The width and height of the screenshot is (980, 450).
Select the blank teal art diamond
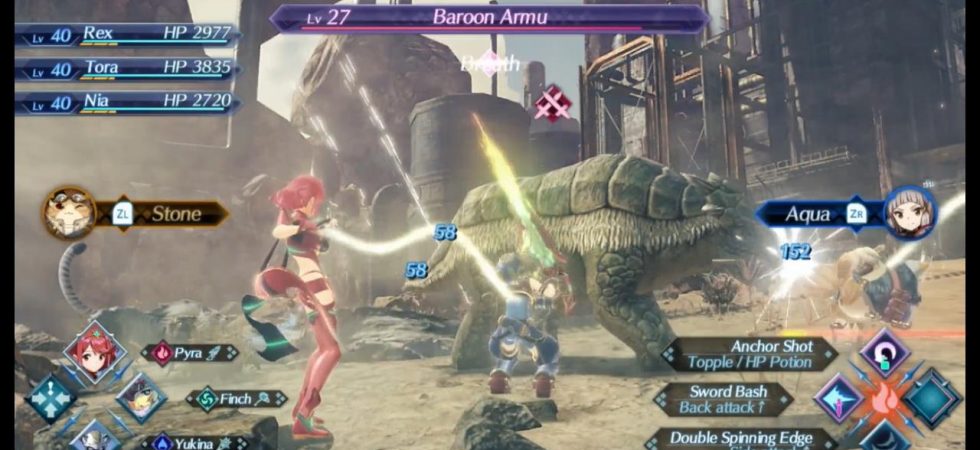coord(933,397)
